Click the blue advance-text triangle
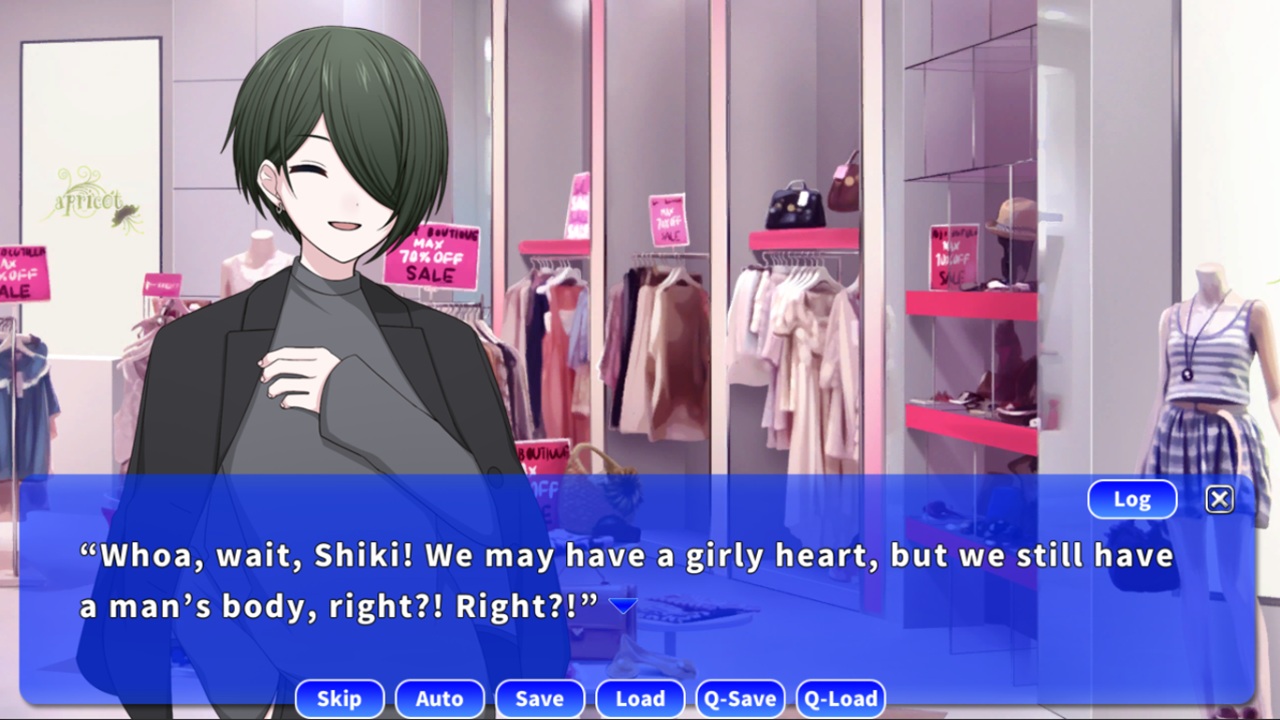Viewport: 1280px width, 720px height. pyautogui.click(x=623, y=603)
